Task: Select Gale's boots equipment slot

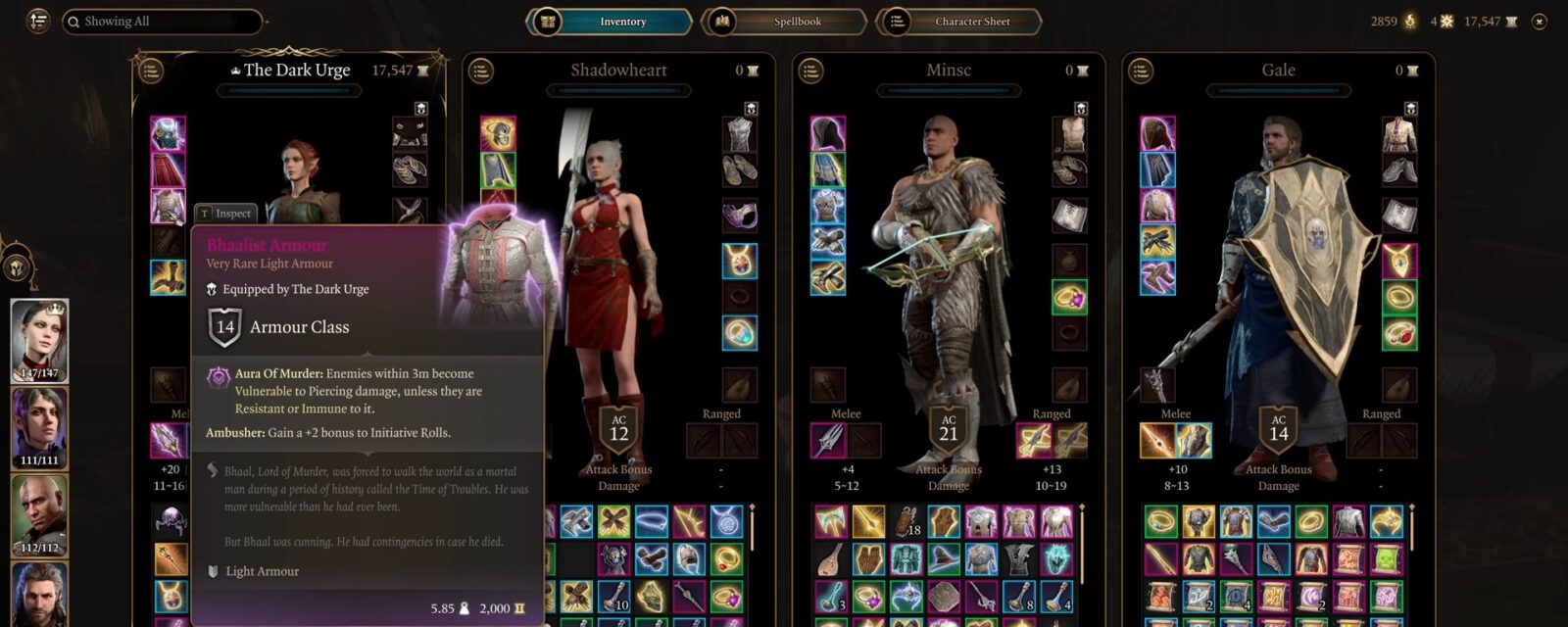Action: (x=1157, y=277)
